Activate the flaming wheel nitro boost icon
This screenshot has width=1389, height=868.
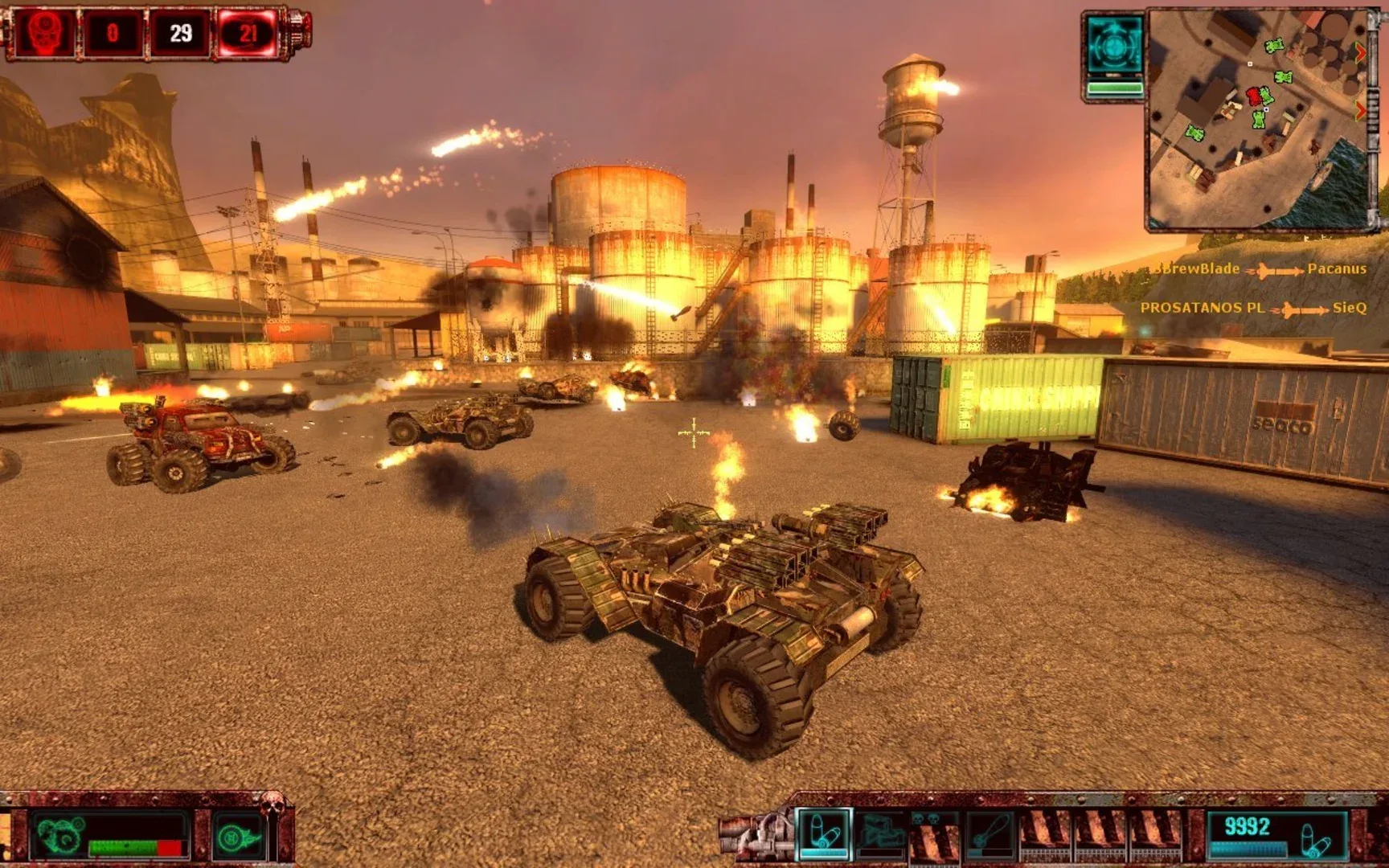[237, 837]
